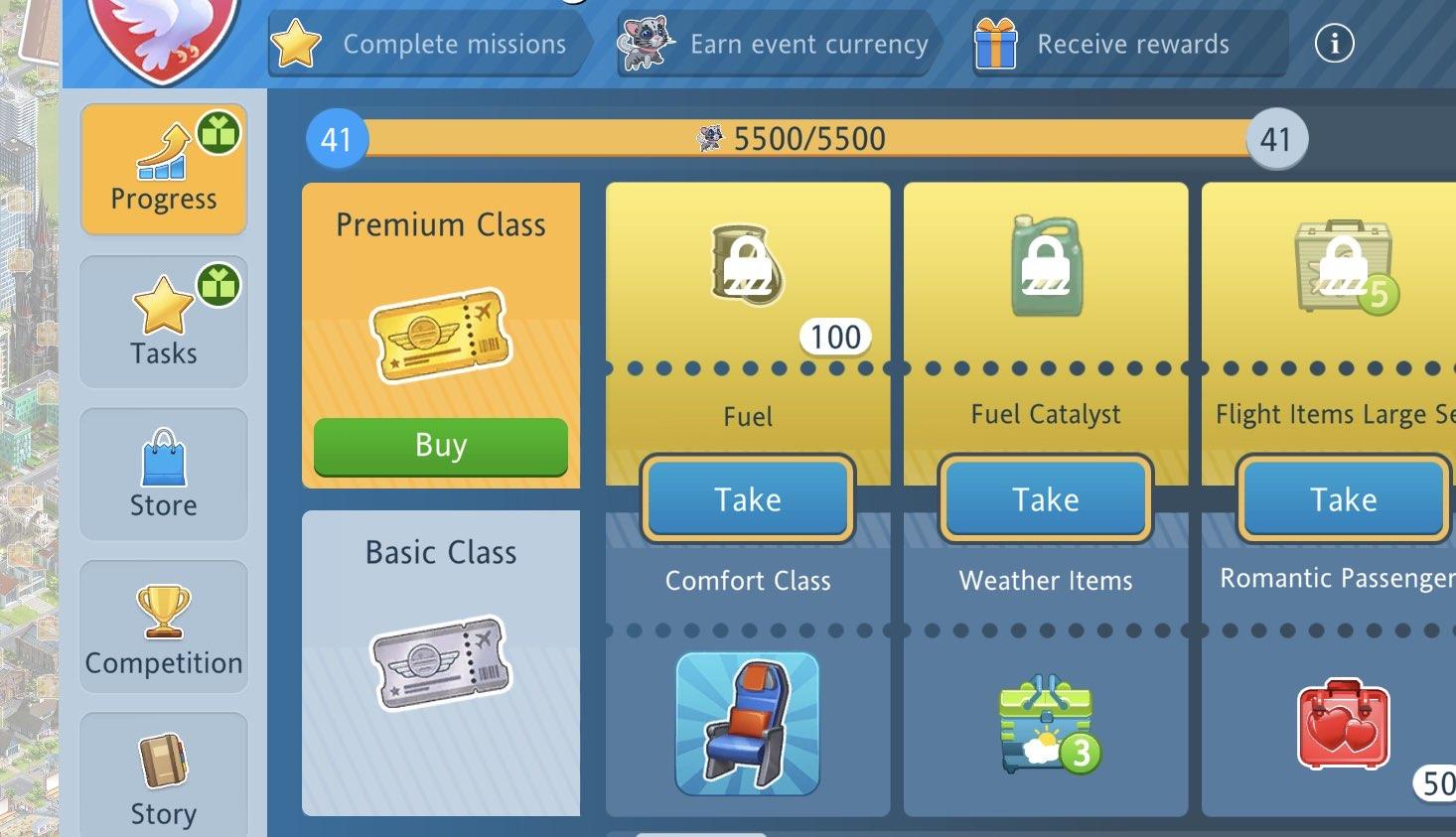Viewport: 1456px width, 837px height.
Task: Open the Story tab
Action: pos(164,776)
